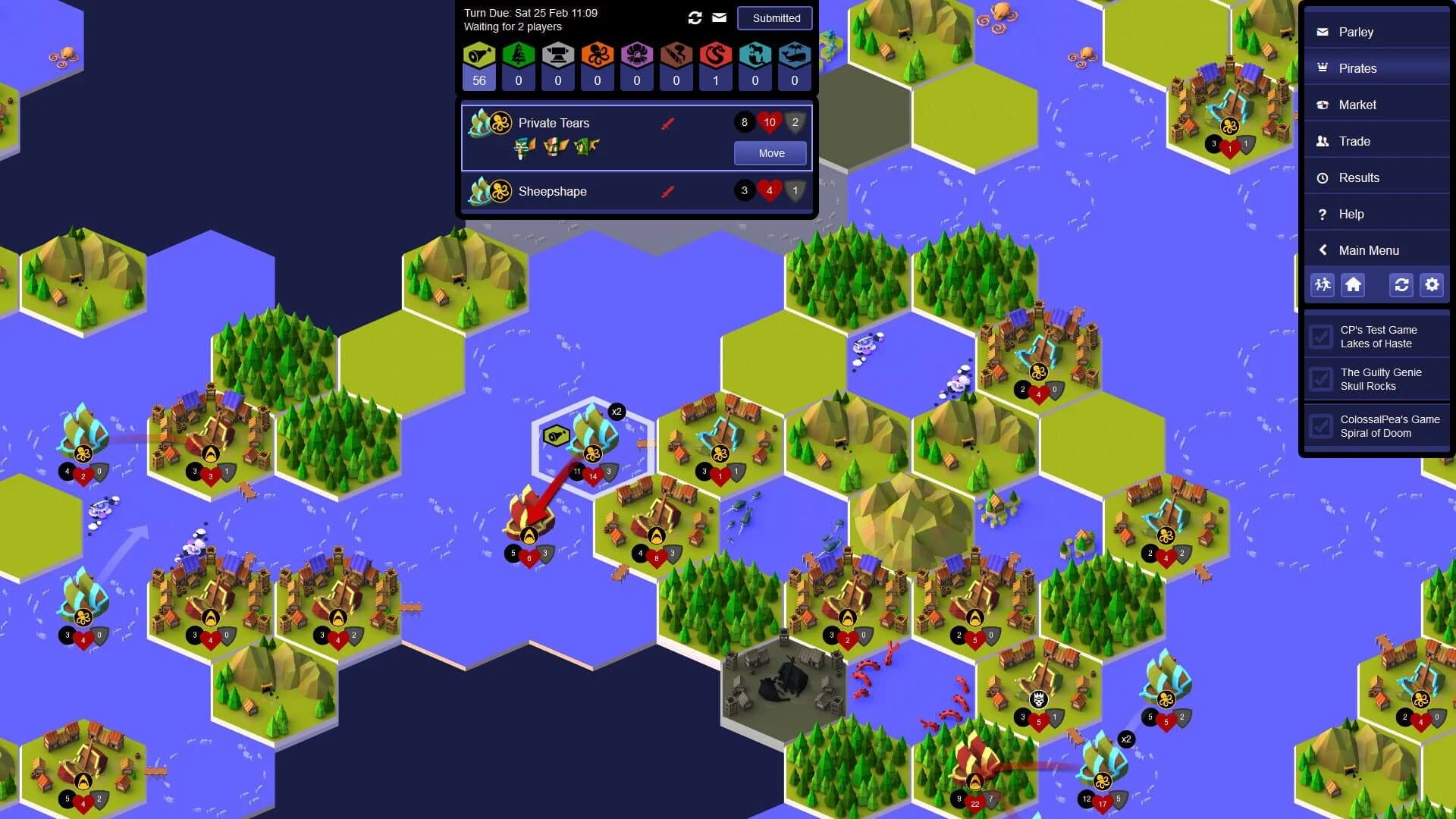Open the Market menu
The image size is (1456, 819).
point(1358,105)
